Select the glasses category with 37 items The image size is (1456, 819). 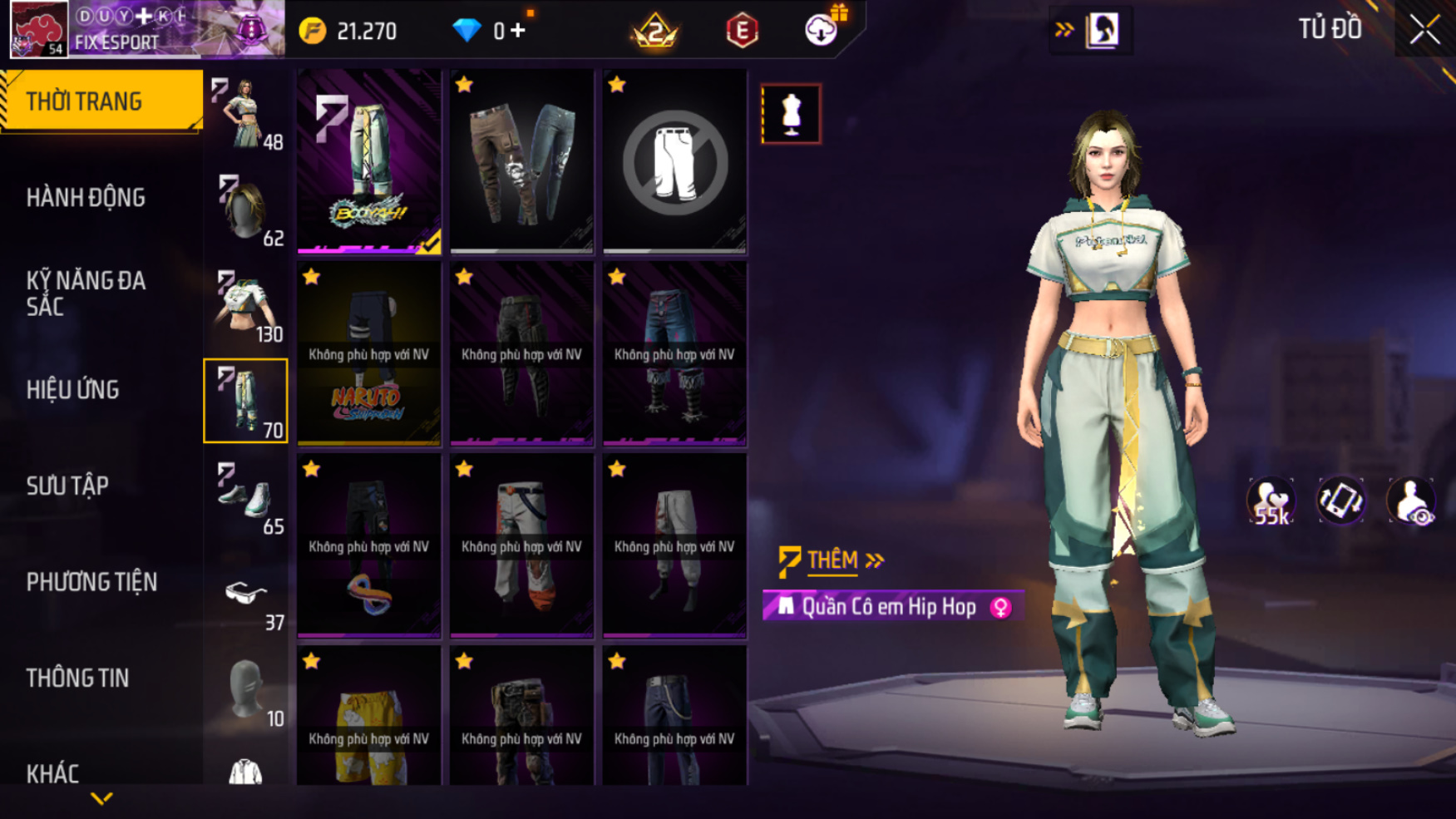coord(246,594)
